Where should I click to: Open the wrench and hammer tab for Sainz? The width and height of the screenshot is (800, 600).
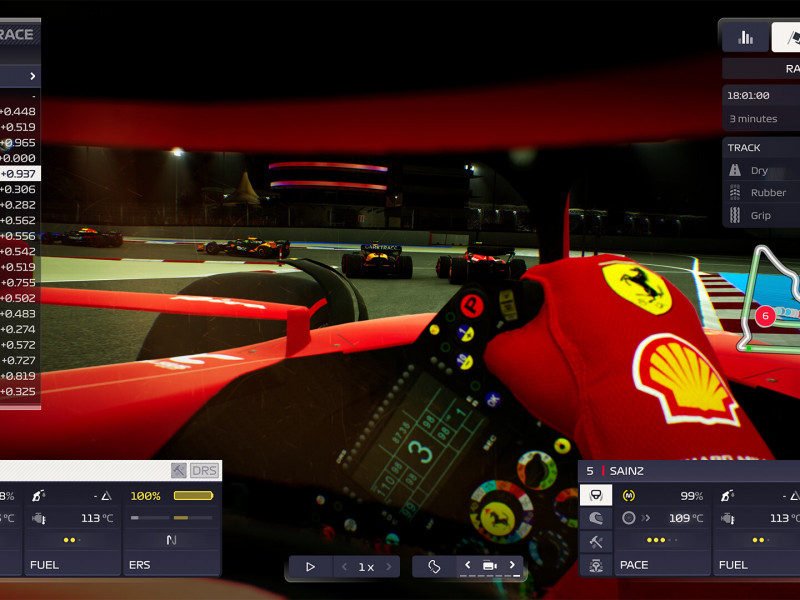tap(596, 541)
